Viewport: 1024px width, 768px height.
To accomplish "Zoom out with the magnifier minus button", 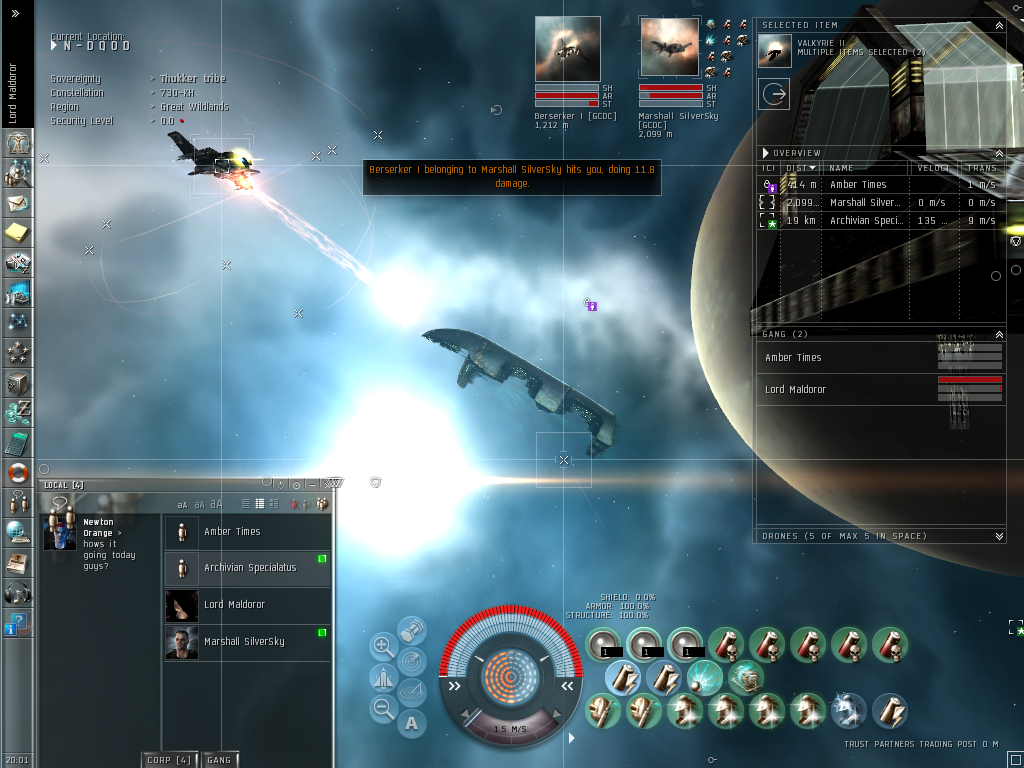I will pos(383,709).
